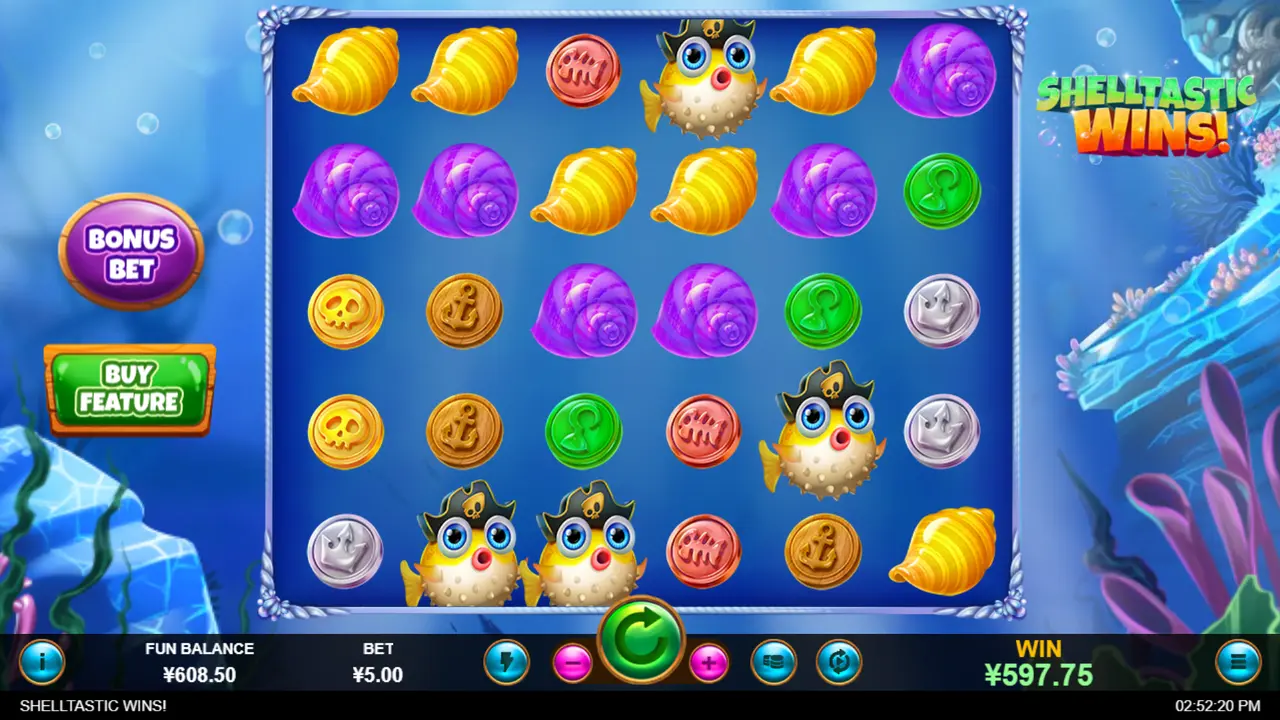Click the green coin symbol in middle reel
The height and width of the screenshot is (720, 1280).
pos(583,430)
